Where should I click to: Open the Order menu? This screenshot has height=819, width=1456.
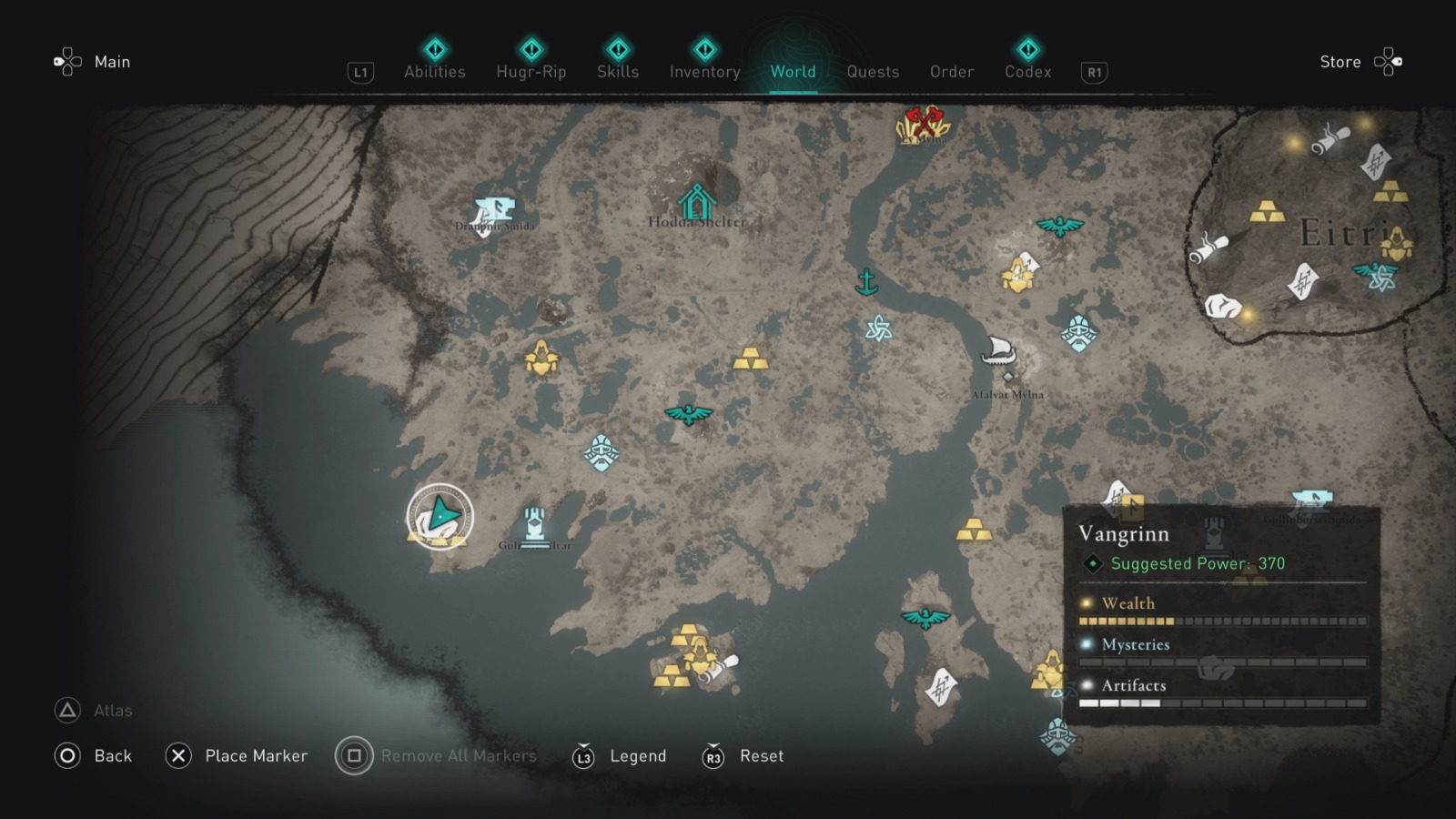(951, 72)
